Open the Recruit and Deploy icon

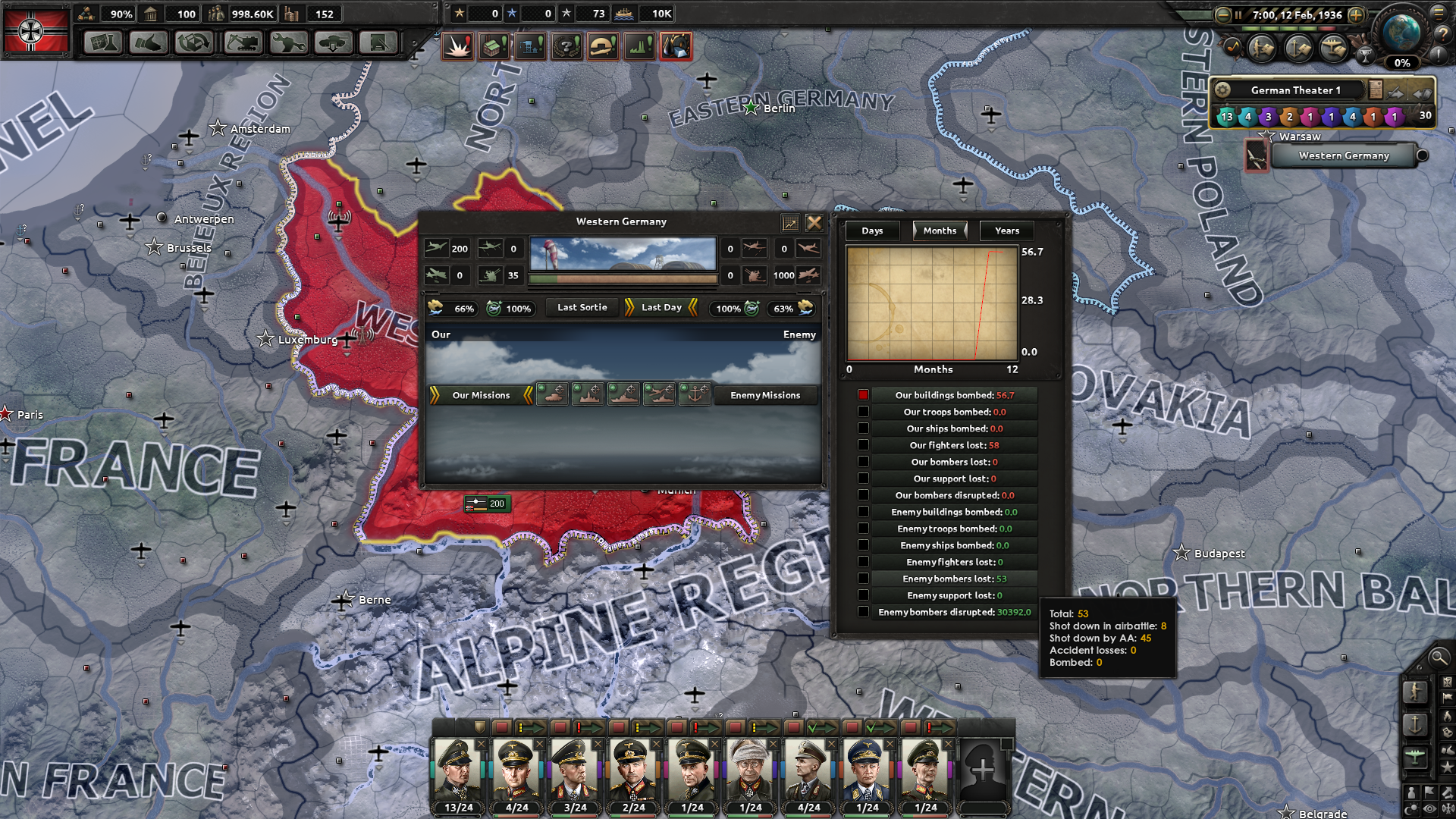tap(333, 42)
